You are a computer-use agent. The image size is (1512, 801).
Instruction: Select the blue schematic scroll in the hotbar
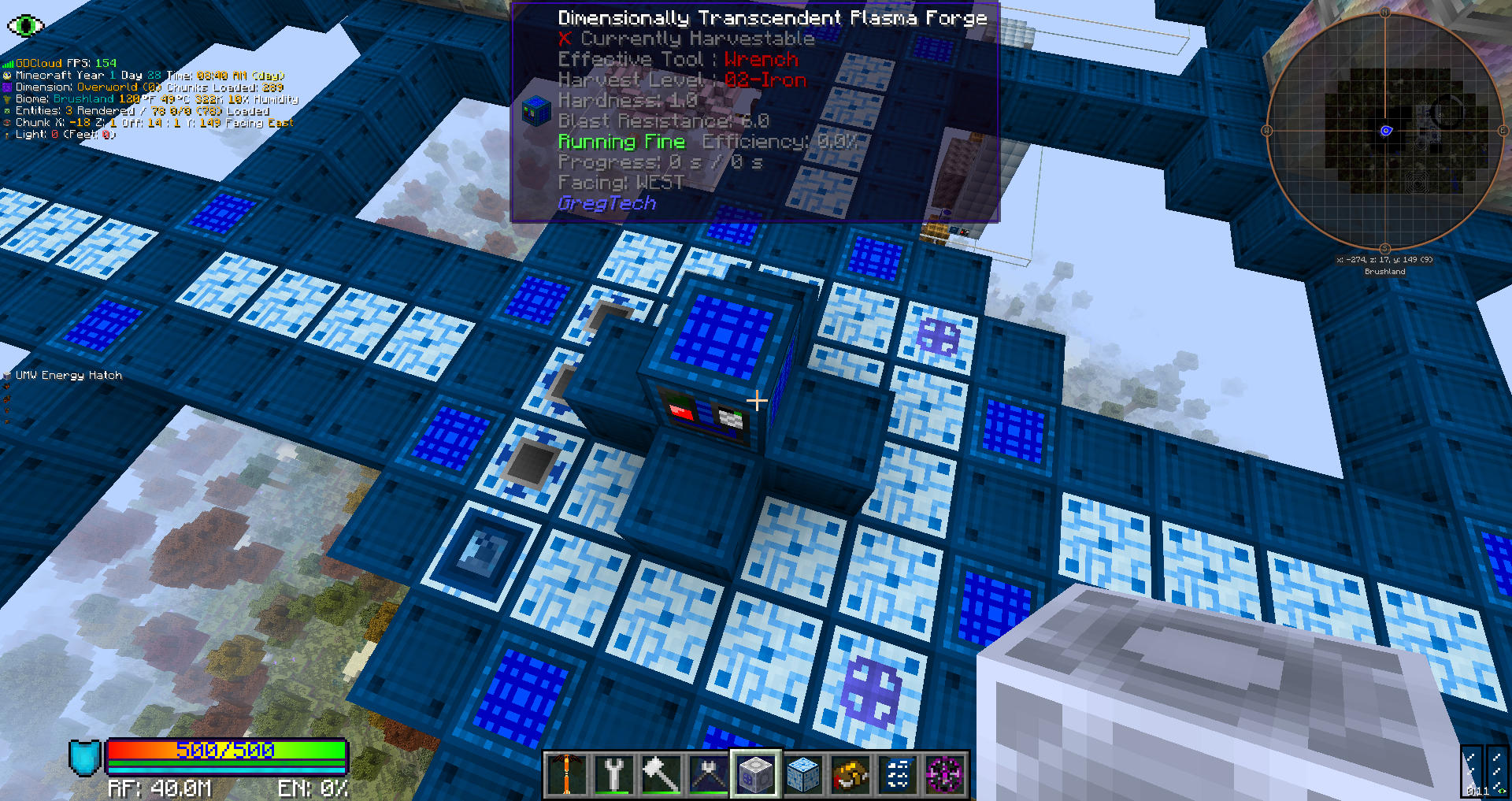(896, 774)
